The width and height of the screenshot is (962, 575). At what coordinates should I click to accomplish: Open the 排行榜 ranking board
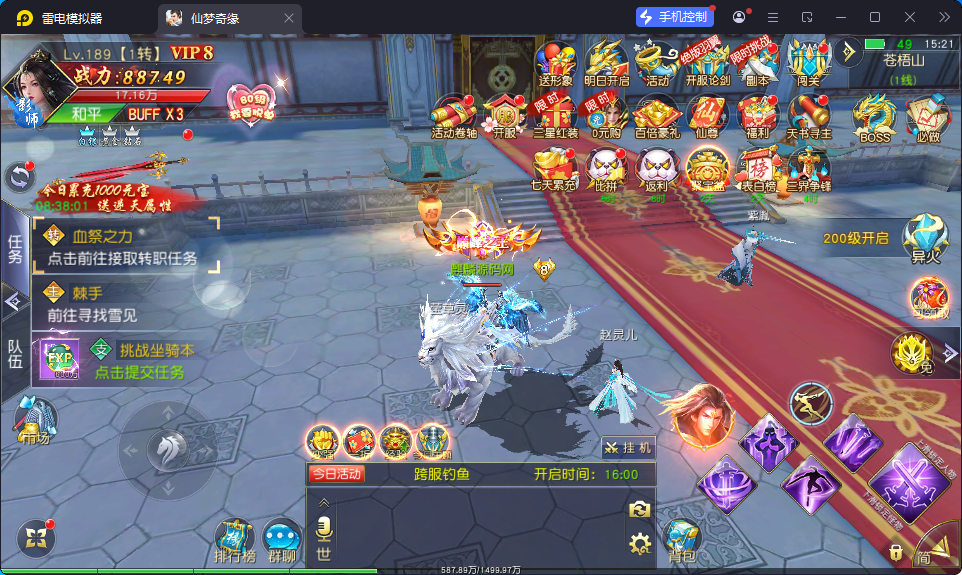point(236,540)
